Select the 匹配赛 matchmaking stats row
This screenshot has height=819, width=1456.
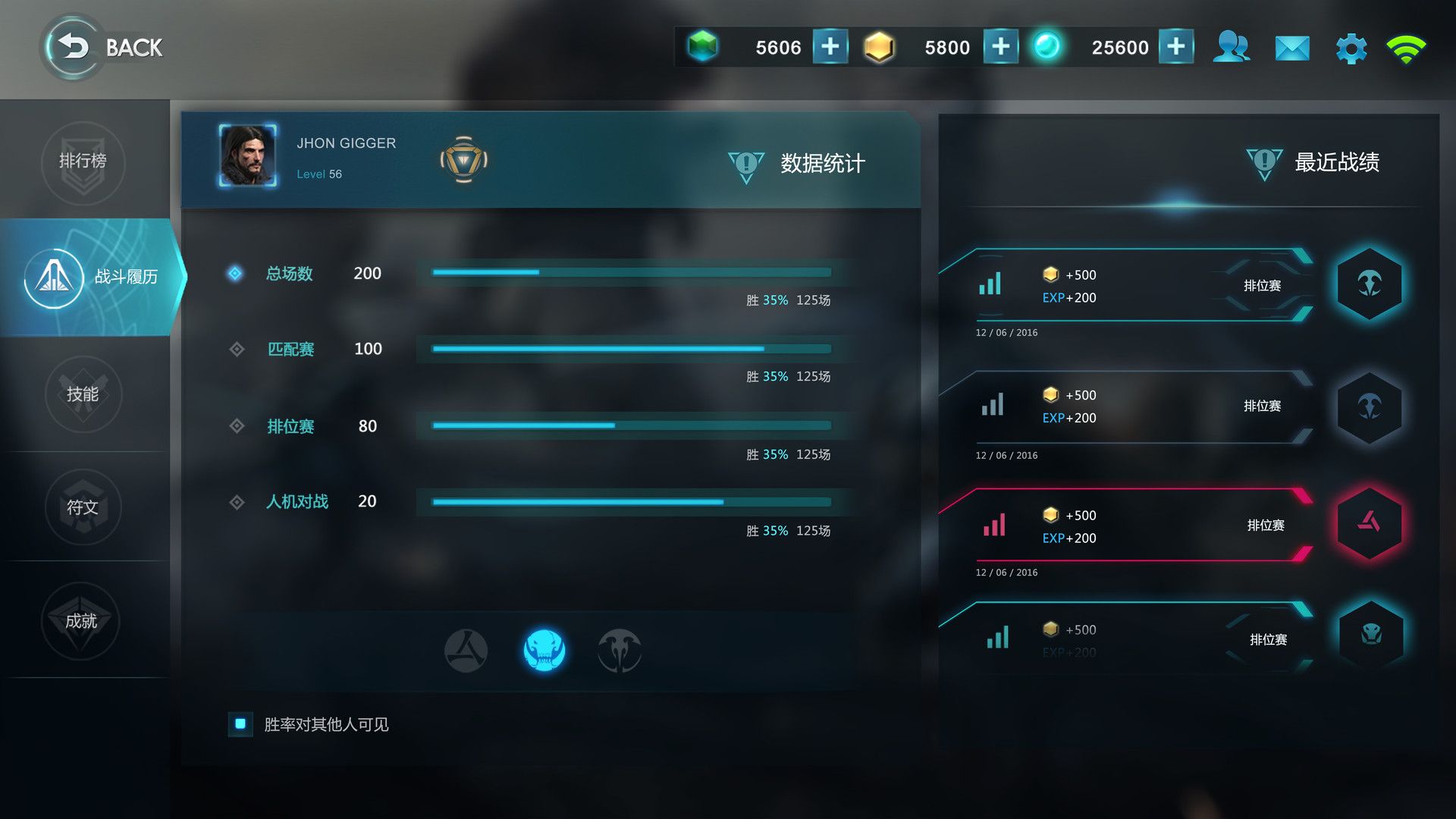pos(290,350)
